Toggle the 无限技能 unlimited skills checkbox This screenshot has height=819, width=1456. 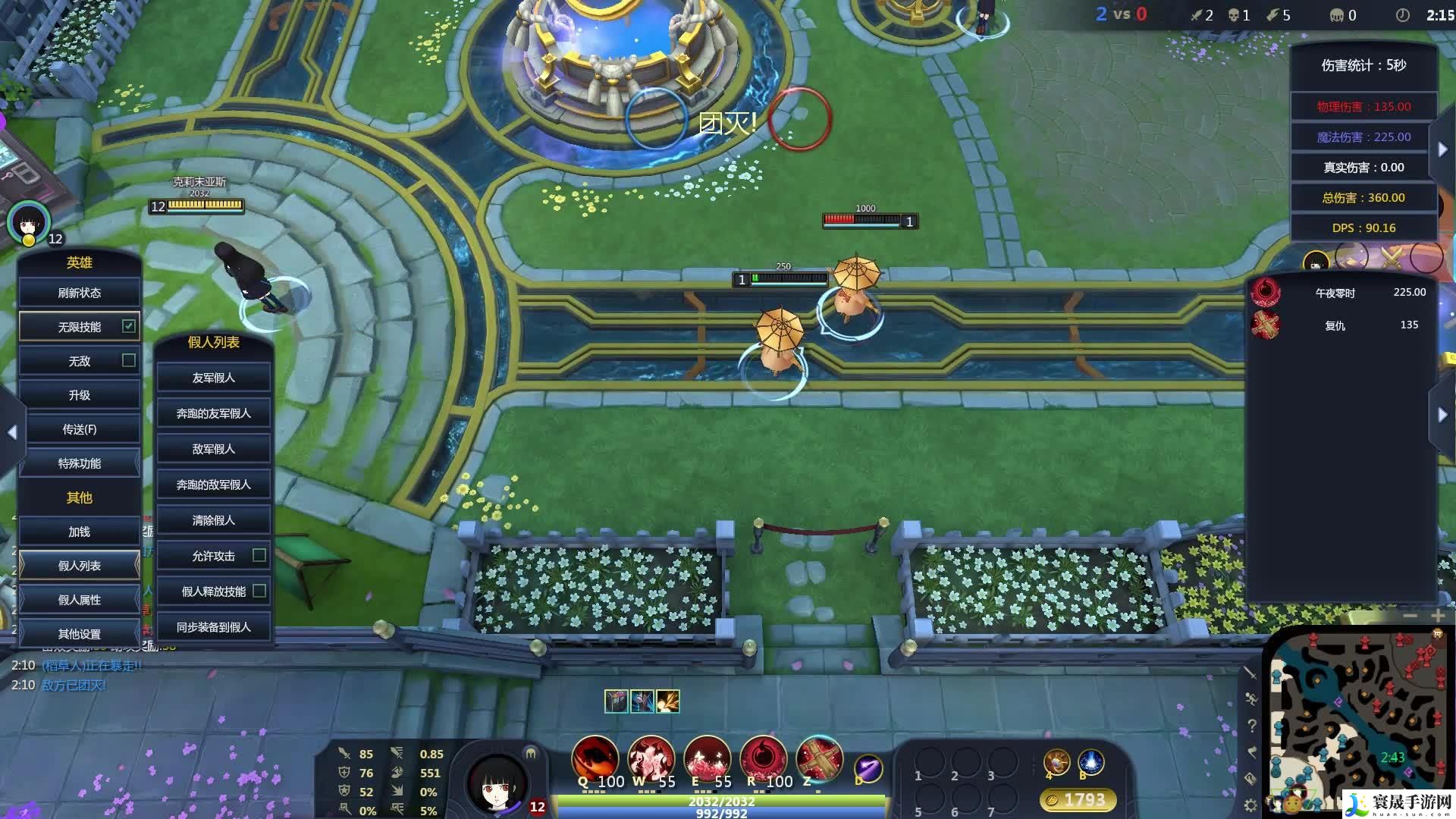click(129, 326)
